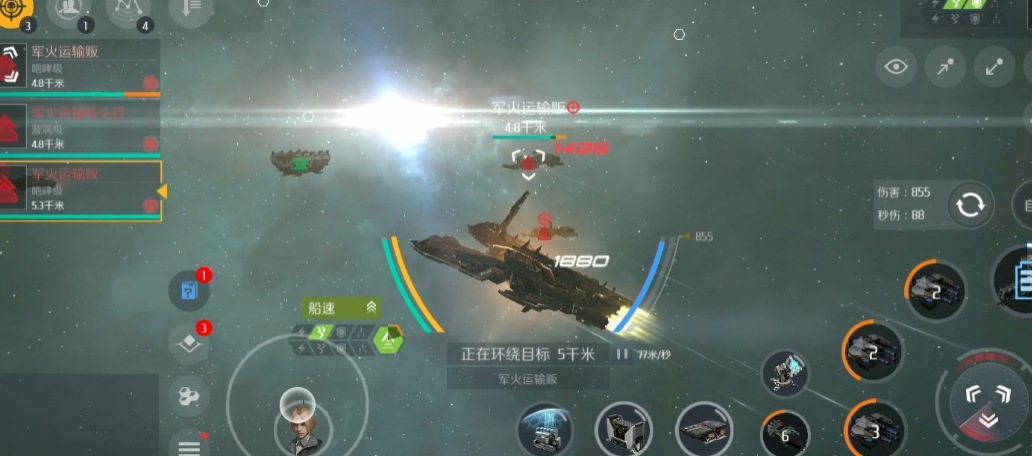This screenshot has height=456, width=1032.
Task: Activate the turret module numbered 3
Action: (872, 427)
